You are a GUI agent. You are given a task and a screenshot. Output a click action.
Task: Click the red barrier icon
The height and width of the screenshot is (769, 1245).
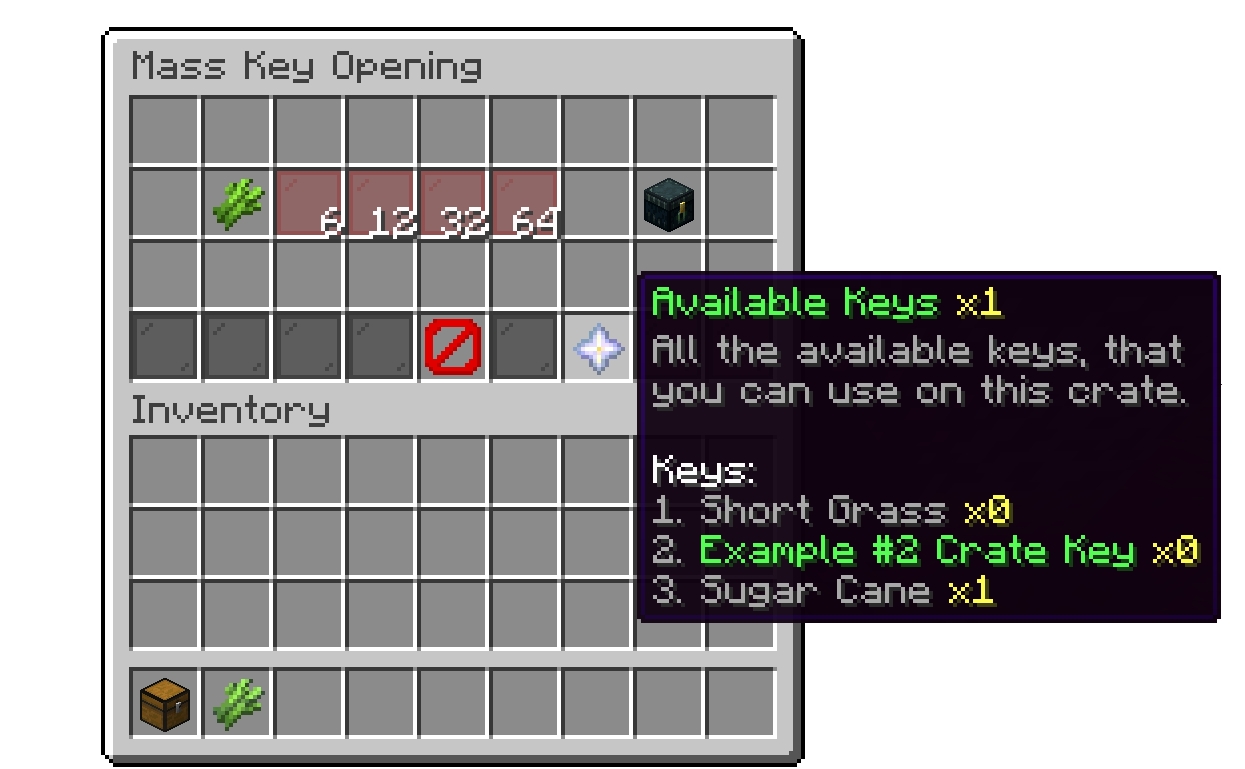453,348
